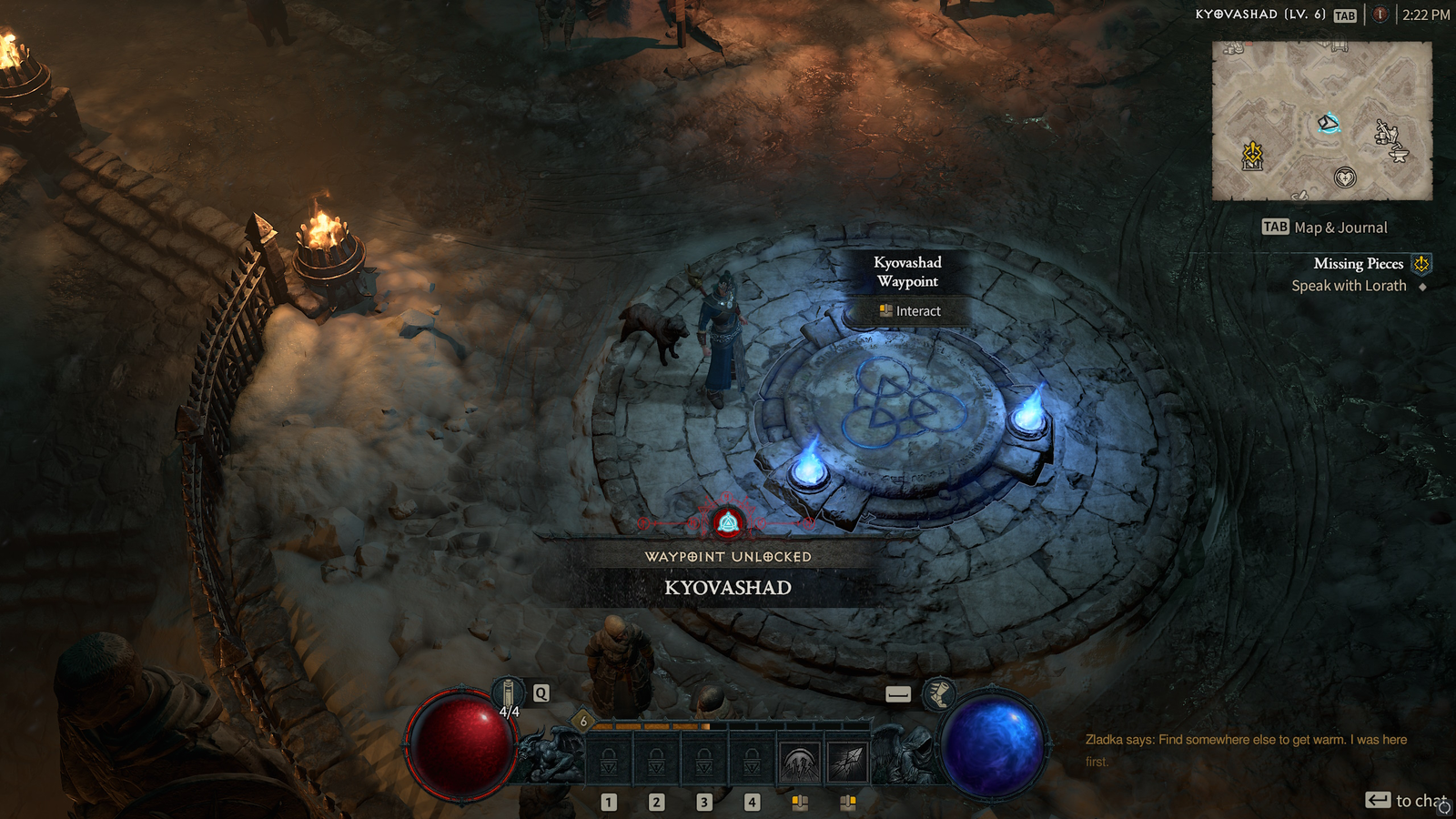Click the player position marker on the minimap
1456x819 pixels.
pyautogui.click(x=1328, y=123)
